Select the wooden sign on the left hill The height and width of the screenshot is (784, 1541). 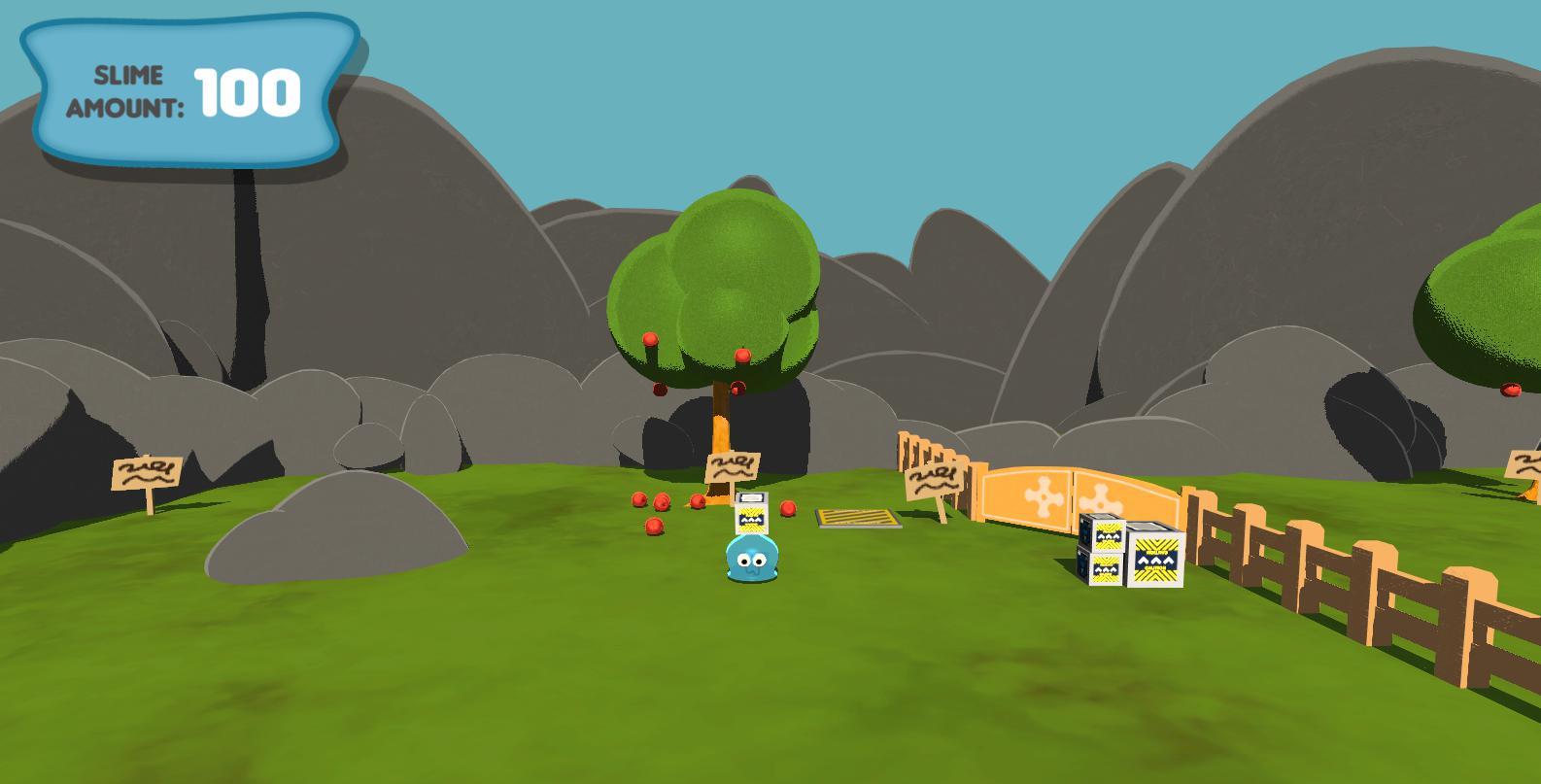pyautogui.click(x=148, y=474)
